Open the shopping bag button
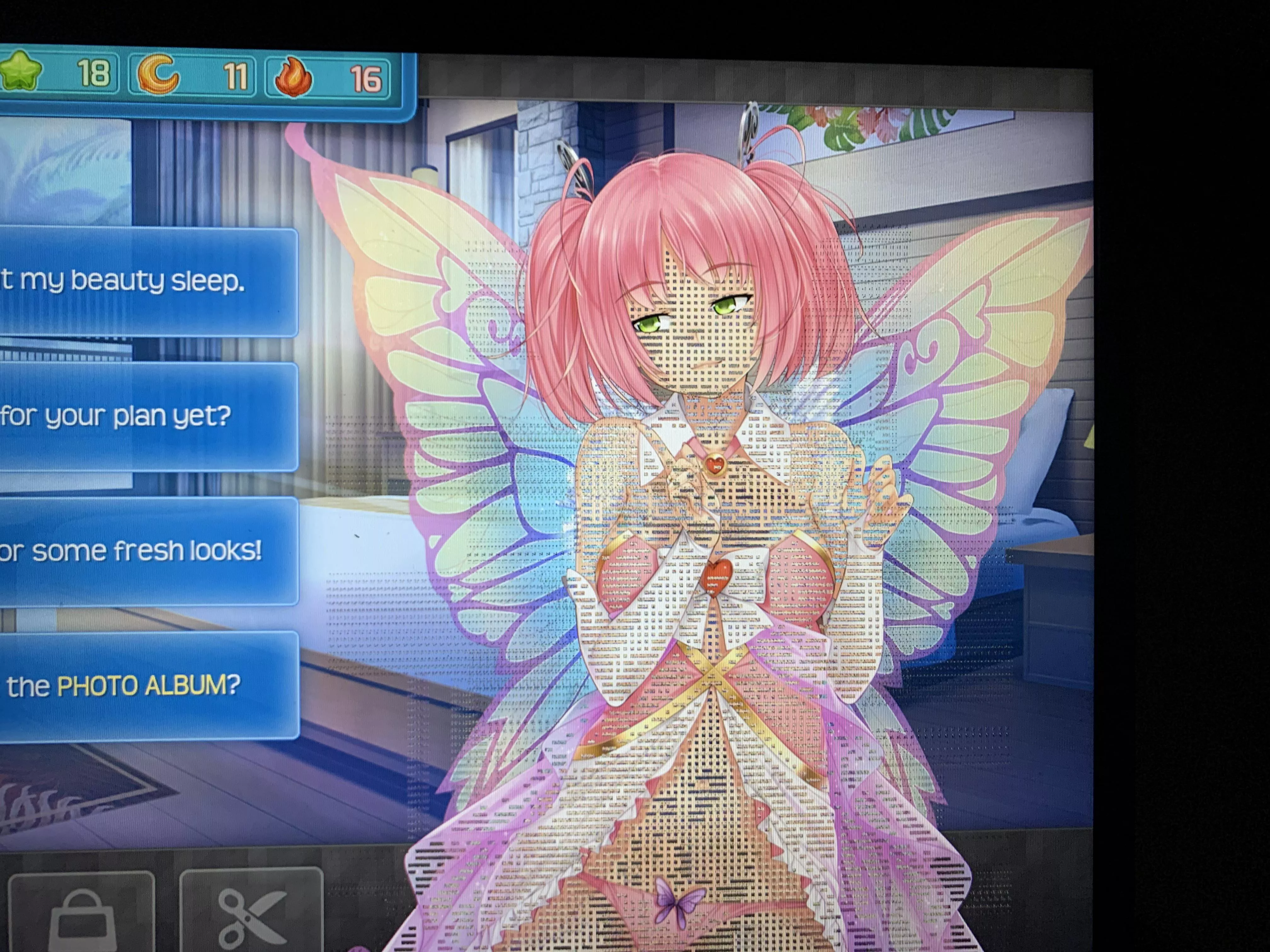 pyautogui.click(x=82, y=912)
